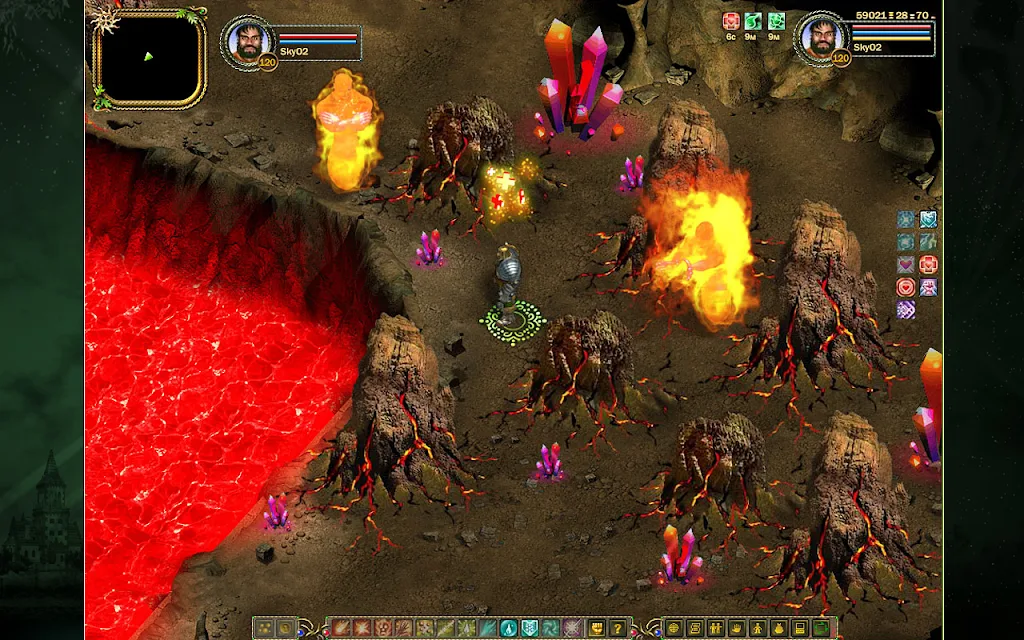Screen dimensions: 1024x640
Task: Use the ice shield skill in hotbar
Action: 530,628
